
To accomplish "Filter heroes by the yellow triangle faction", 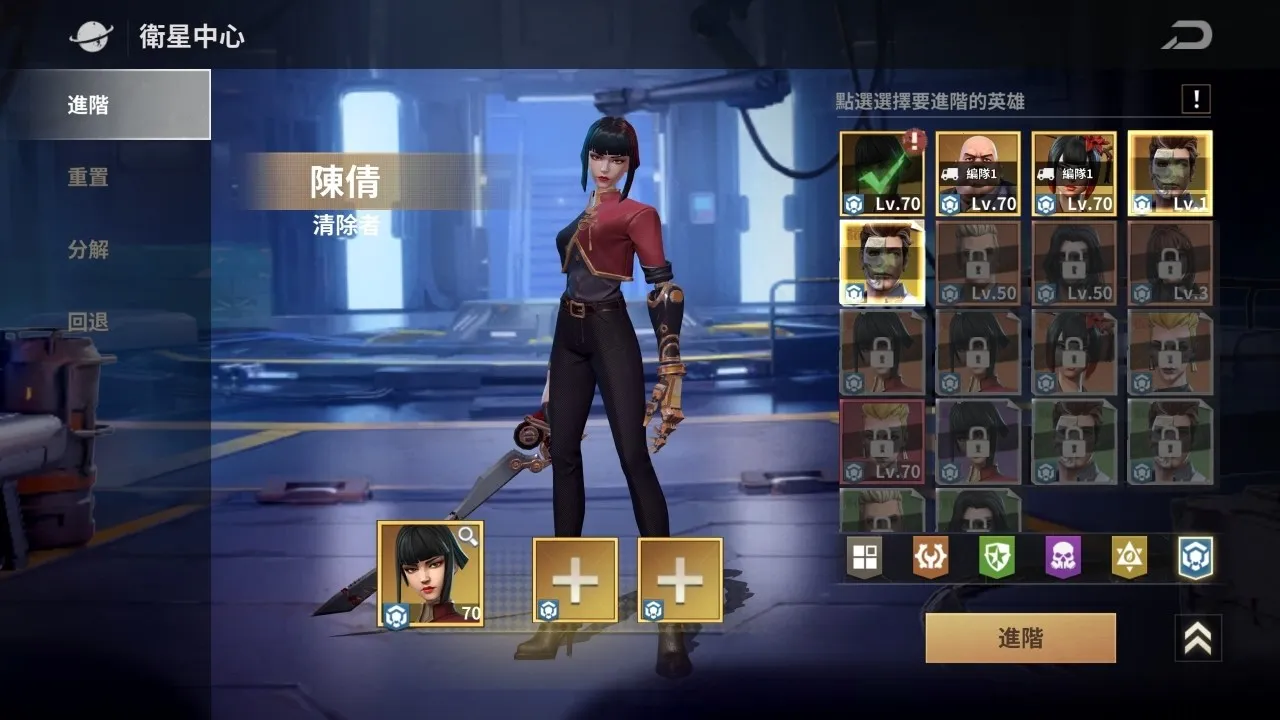I will pyautogui.click(x=1129, y=558).
